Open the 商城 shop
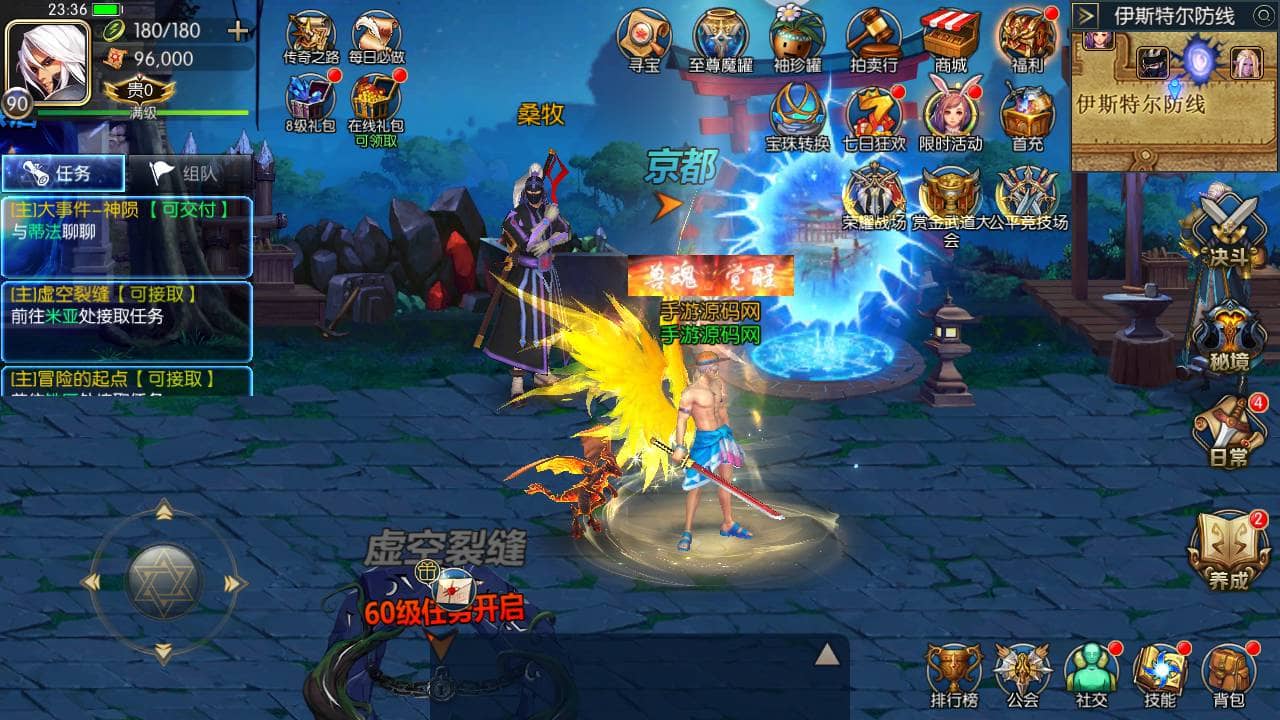Screen dimensions: 1280x720 coord(951,38)
